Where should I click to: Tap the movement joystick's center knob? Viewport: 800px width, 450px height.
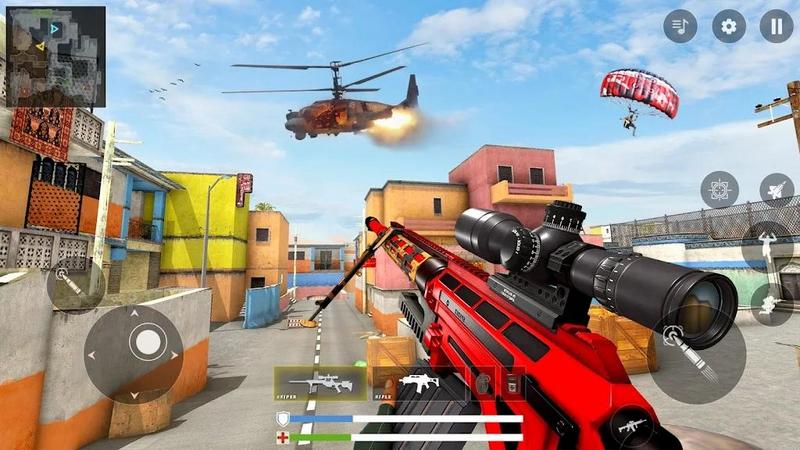tap(147, 342)
